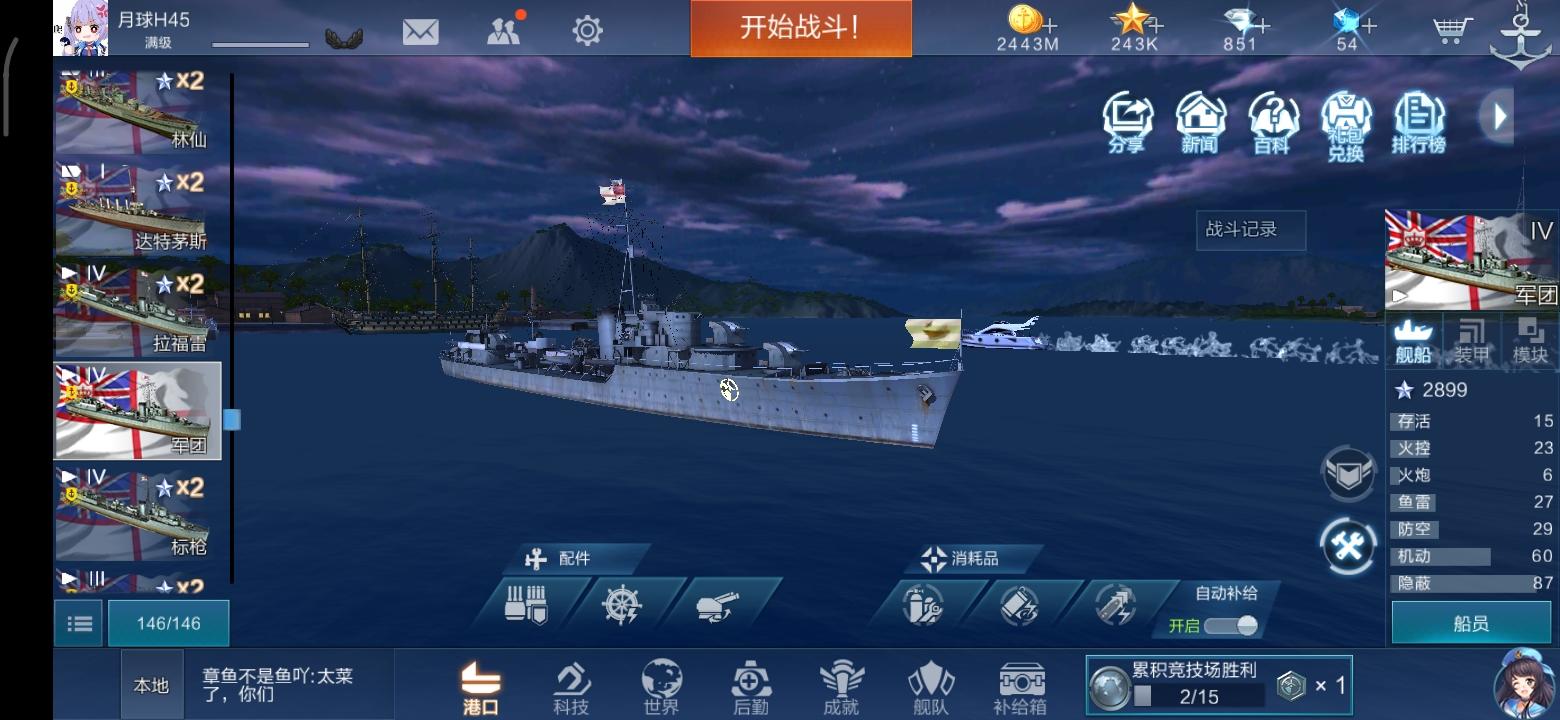The image size is (1560, 720).
Task: View the 排行榜 leaderboard
Action: [1420, 122]
